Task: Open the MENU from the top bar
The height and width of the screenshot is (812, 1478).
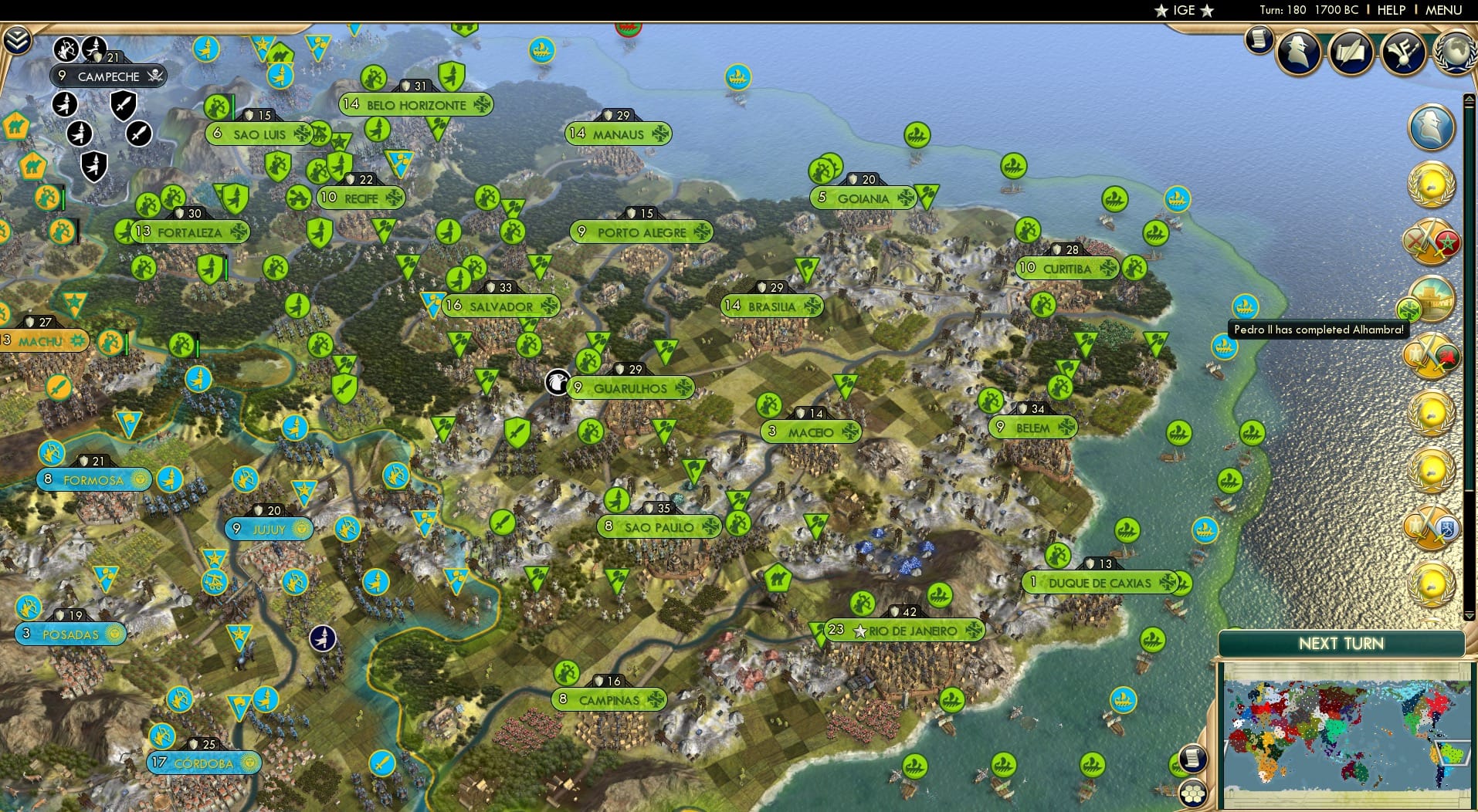Action: [x=1443, y=10]
